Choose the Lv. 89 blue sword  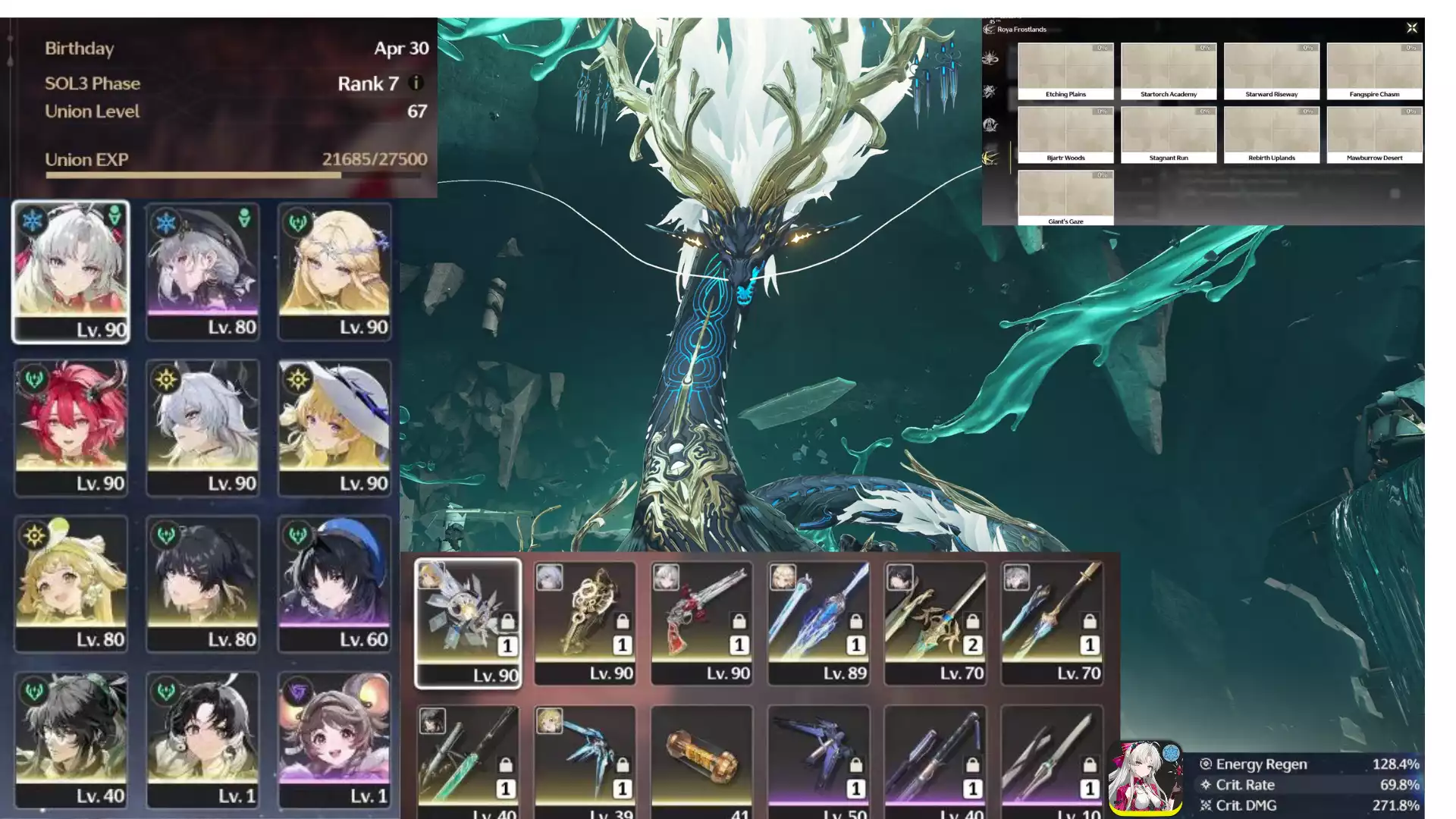[x=818, y=623]
